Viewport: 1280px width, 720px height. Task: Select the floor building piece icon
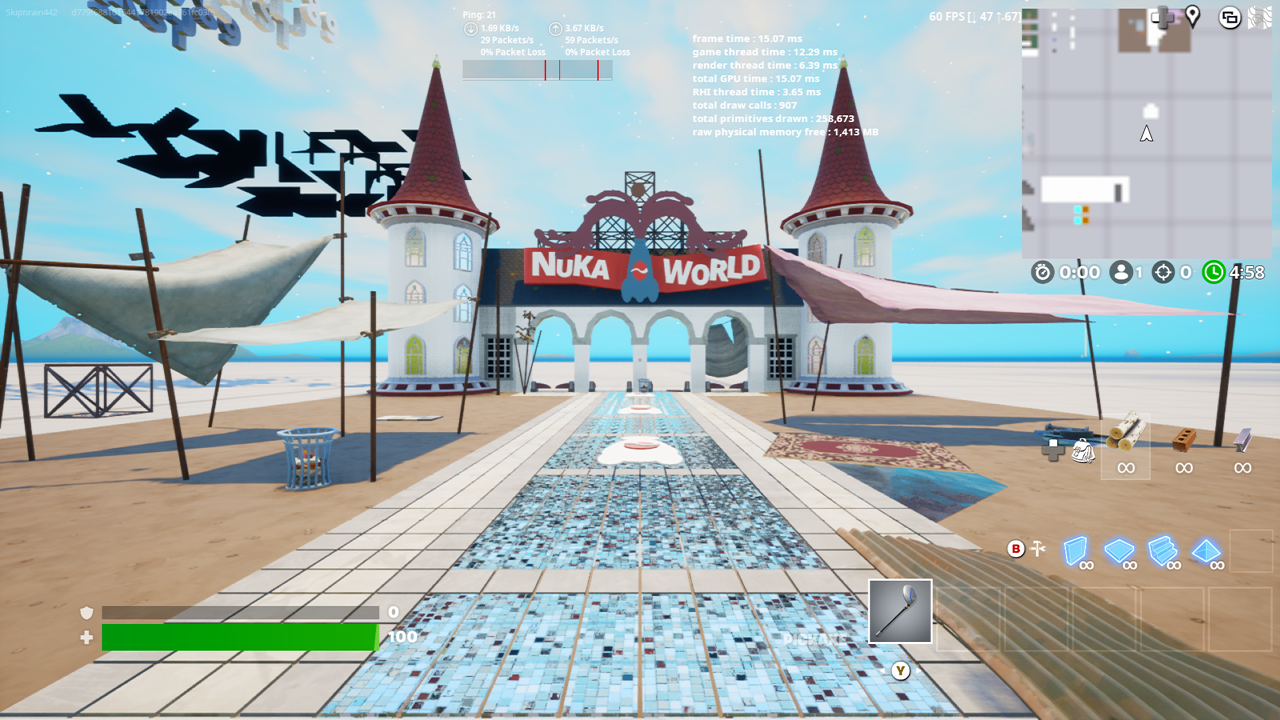point(1119,551)
